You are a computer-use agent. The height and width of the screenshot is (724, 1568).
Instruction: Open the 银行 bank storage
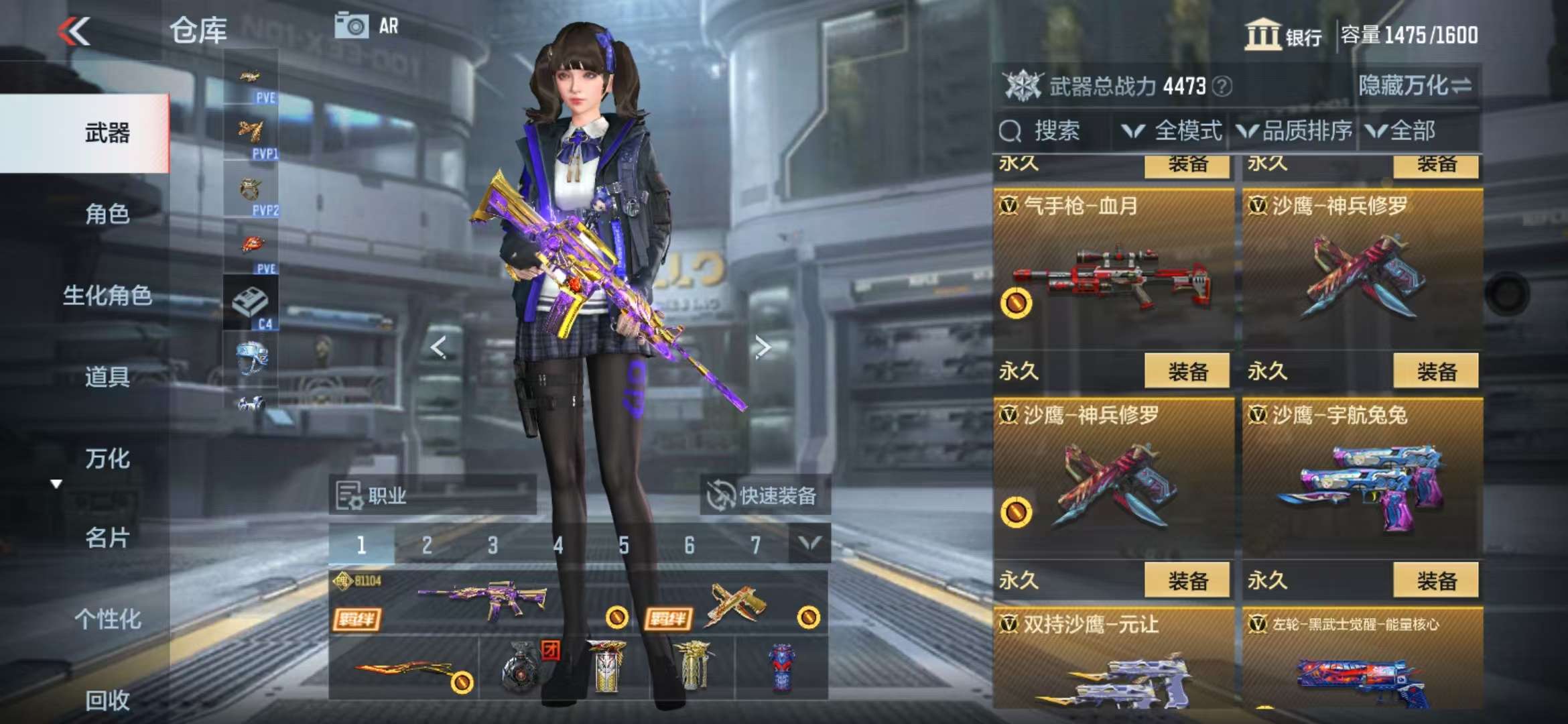pyautogui.click(x=1283, y=35)
